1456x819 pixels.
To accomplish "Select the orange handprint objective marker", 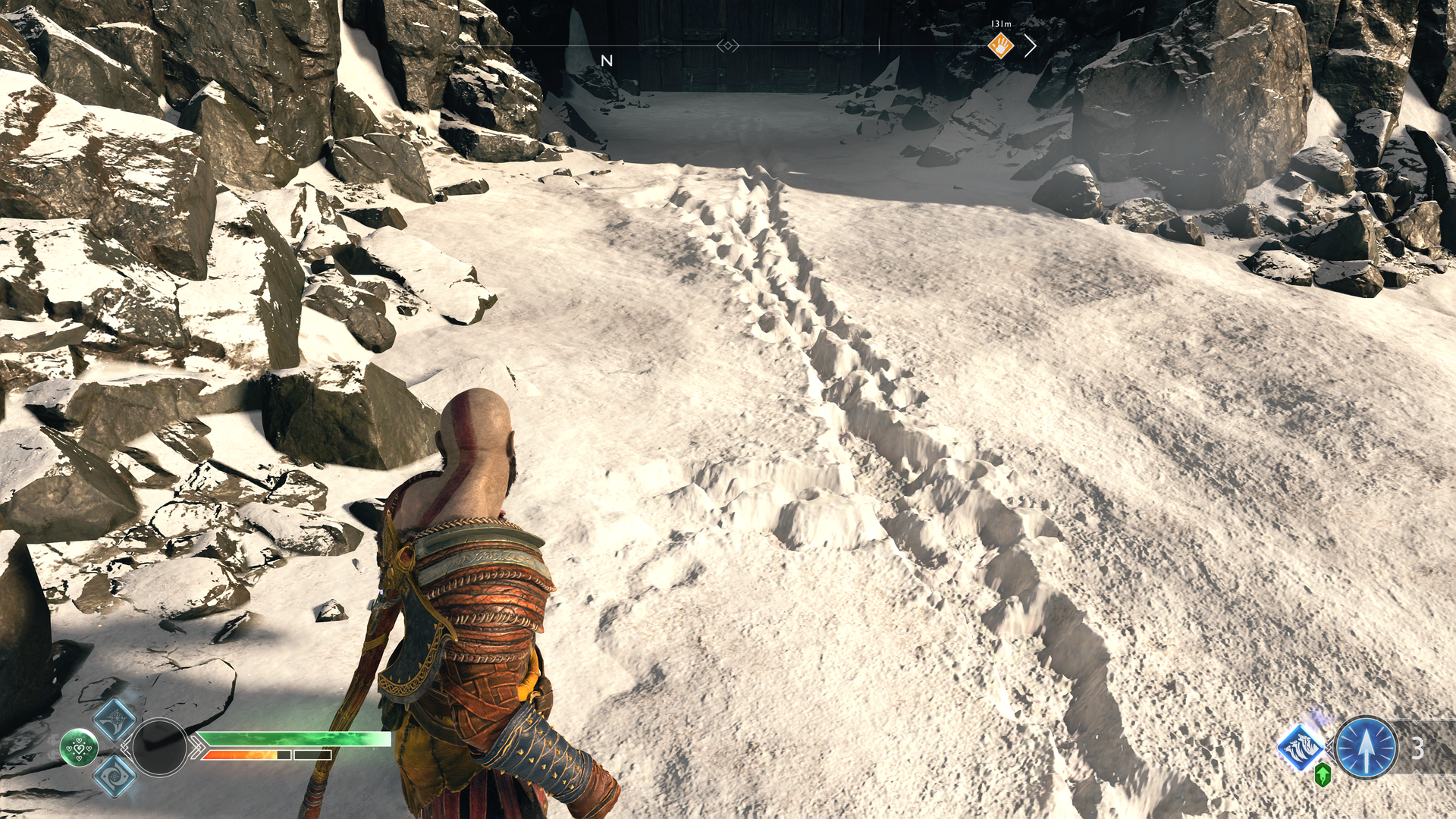I will [1000, 46].
